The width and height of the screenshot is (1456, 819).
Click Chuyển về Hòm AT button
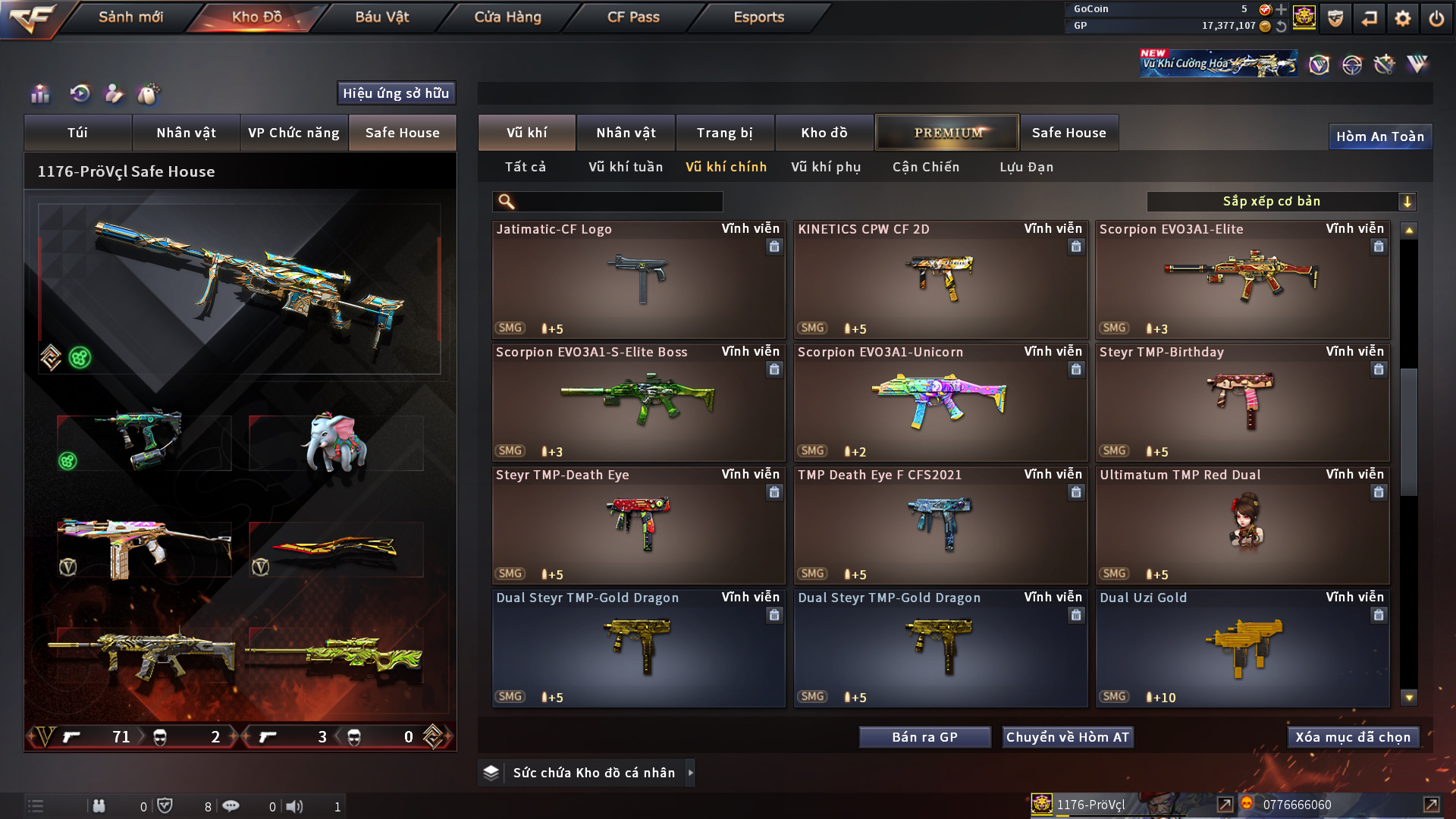[1068, 737]
